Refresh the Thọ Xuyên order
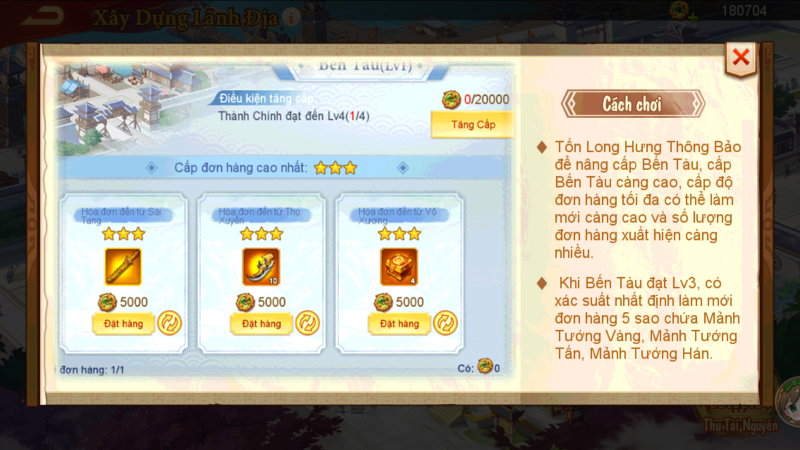Screen dimensions: 800x450 (307, 324)
